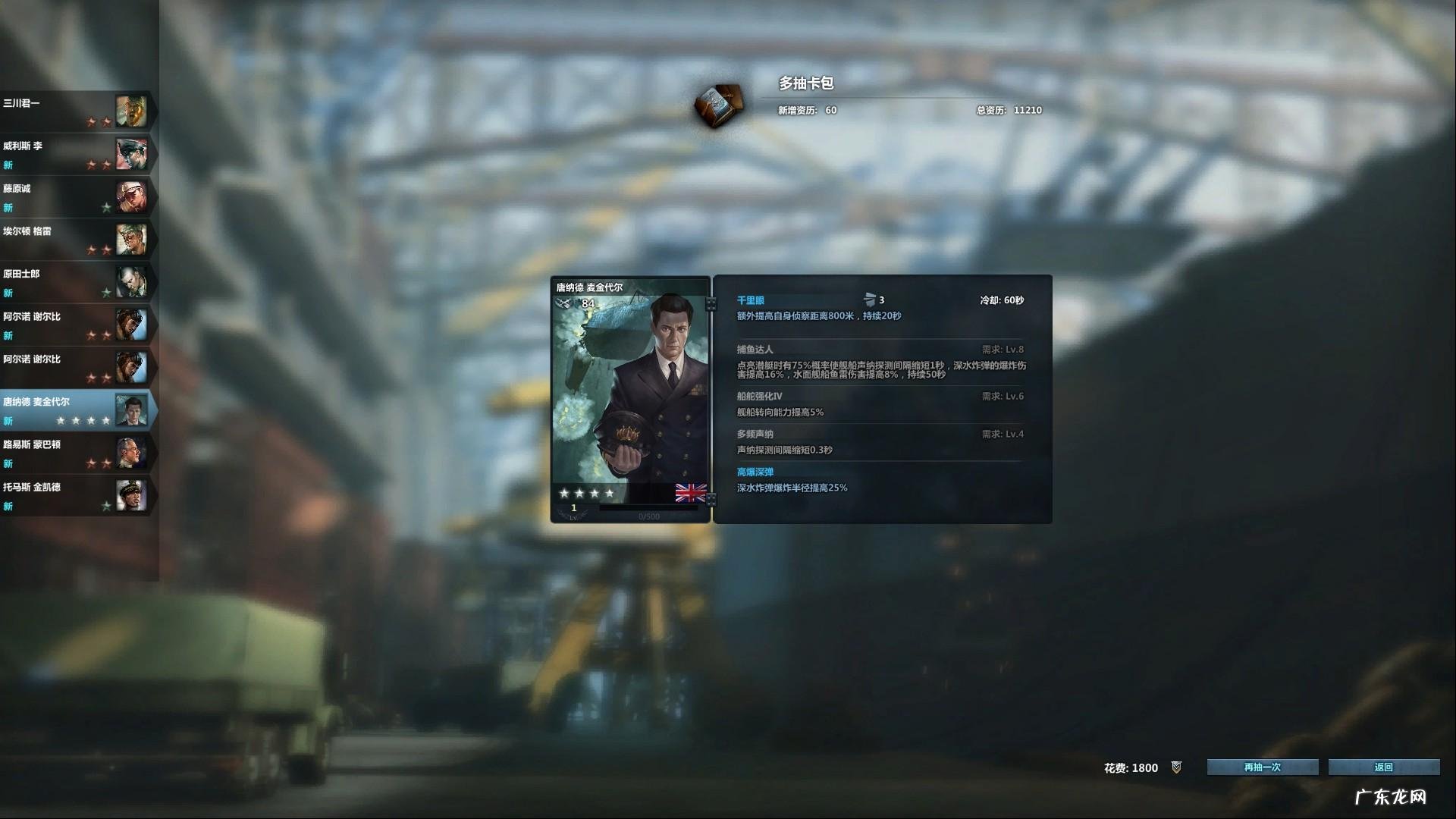Click the 多抽卡包 card pack icon
Image resolution: width=1456 pixels, height=819 pixels.
717,105
